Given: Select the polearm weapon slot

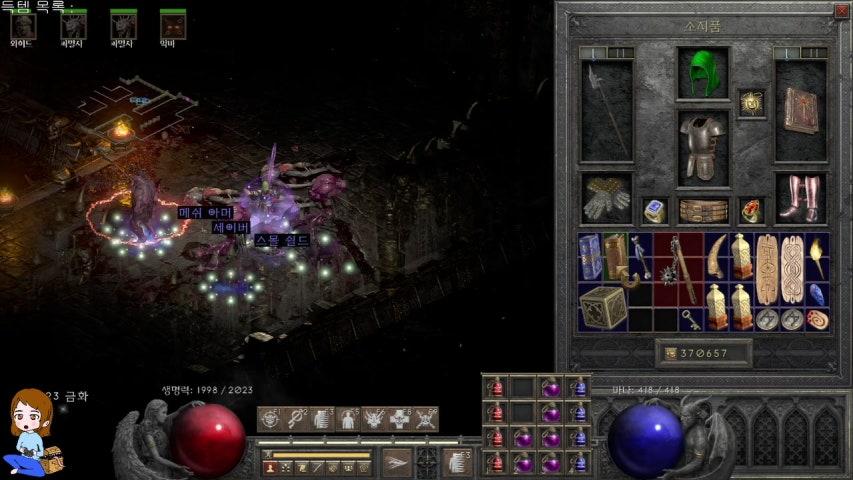Looking at the screenshot, I should [x=607, y=110].
